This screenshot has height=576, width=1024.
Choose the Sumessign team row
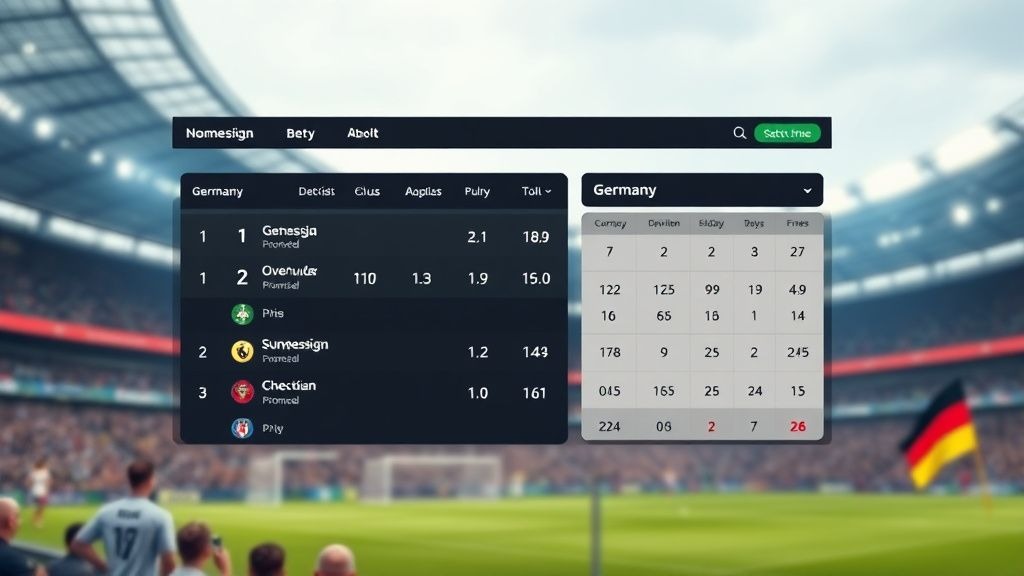click(x=295, y=350)
